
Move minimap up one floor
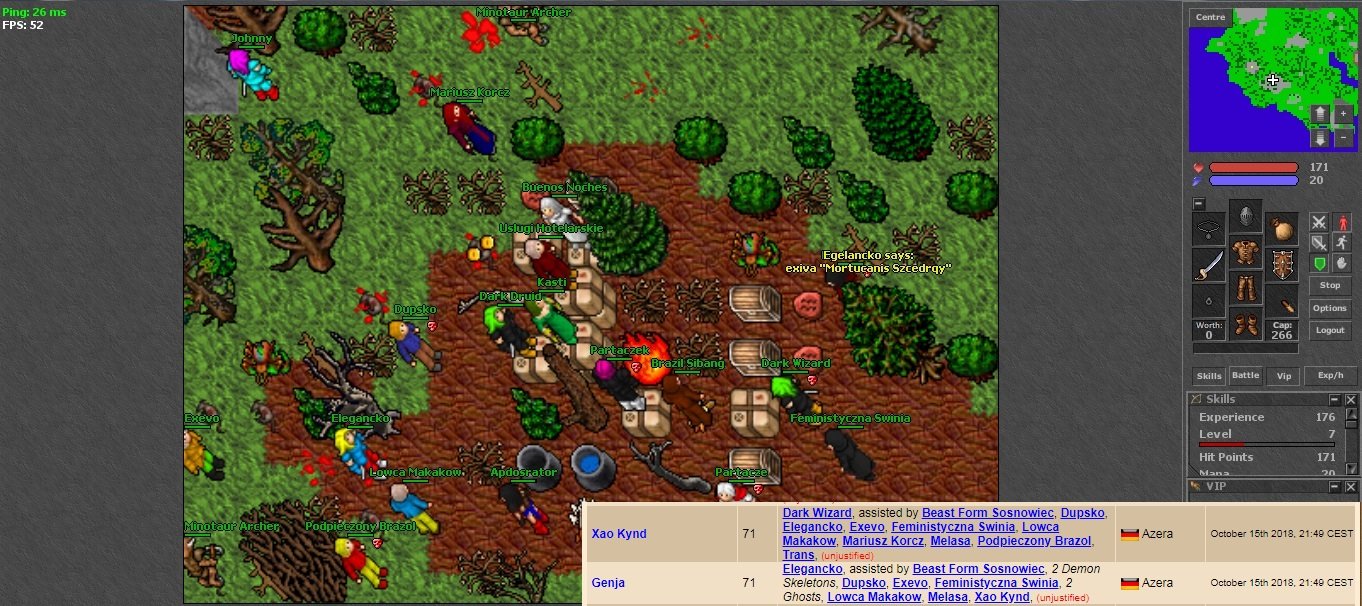tap(1320, 114)
